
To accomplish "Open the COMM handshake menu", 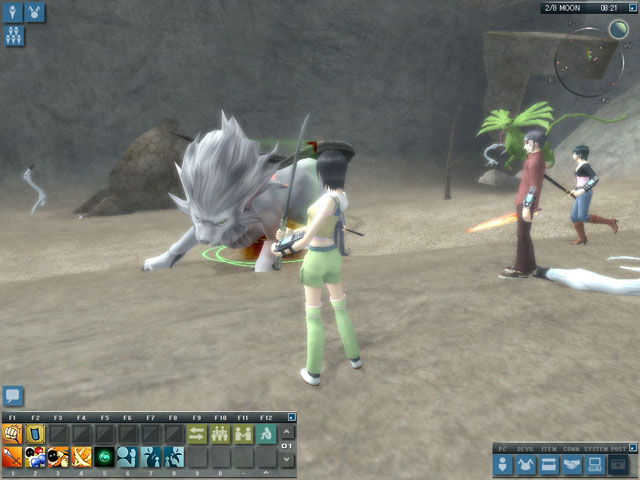I will click(572, 464).
